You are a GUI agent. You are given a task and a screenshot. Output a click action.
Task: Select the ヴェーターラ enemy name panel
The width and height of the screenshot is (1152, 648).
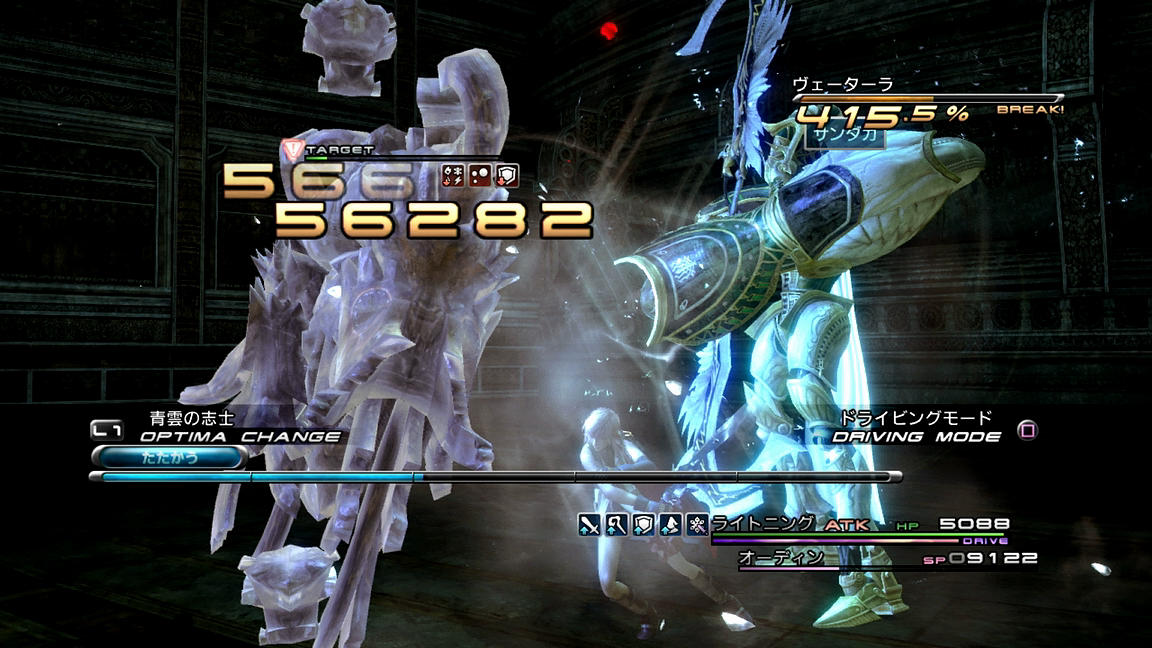[x=842, y=85]
